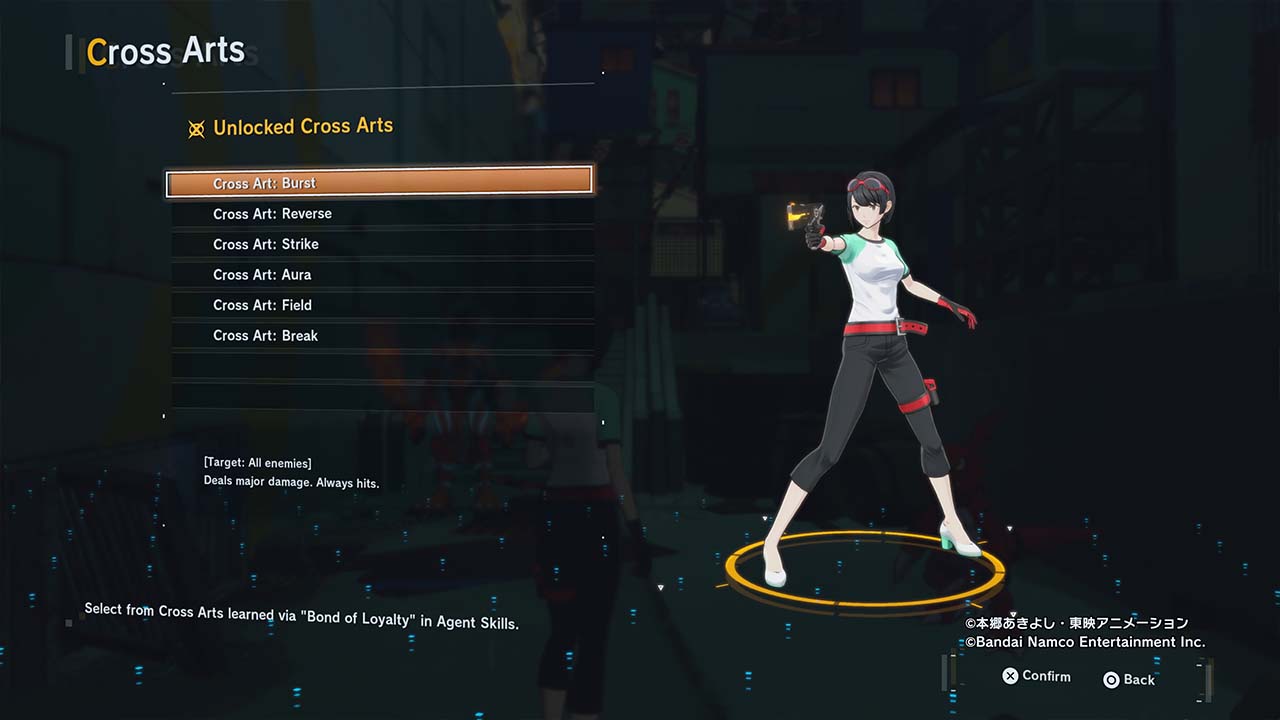Choose the Cross Art: Field row
1280x720 pixels.
click(x=380, y=305)
